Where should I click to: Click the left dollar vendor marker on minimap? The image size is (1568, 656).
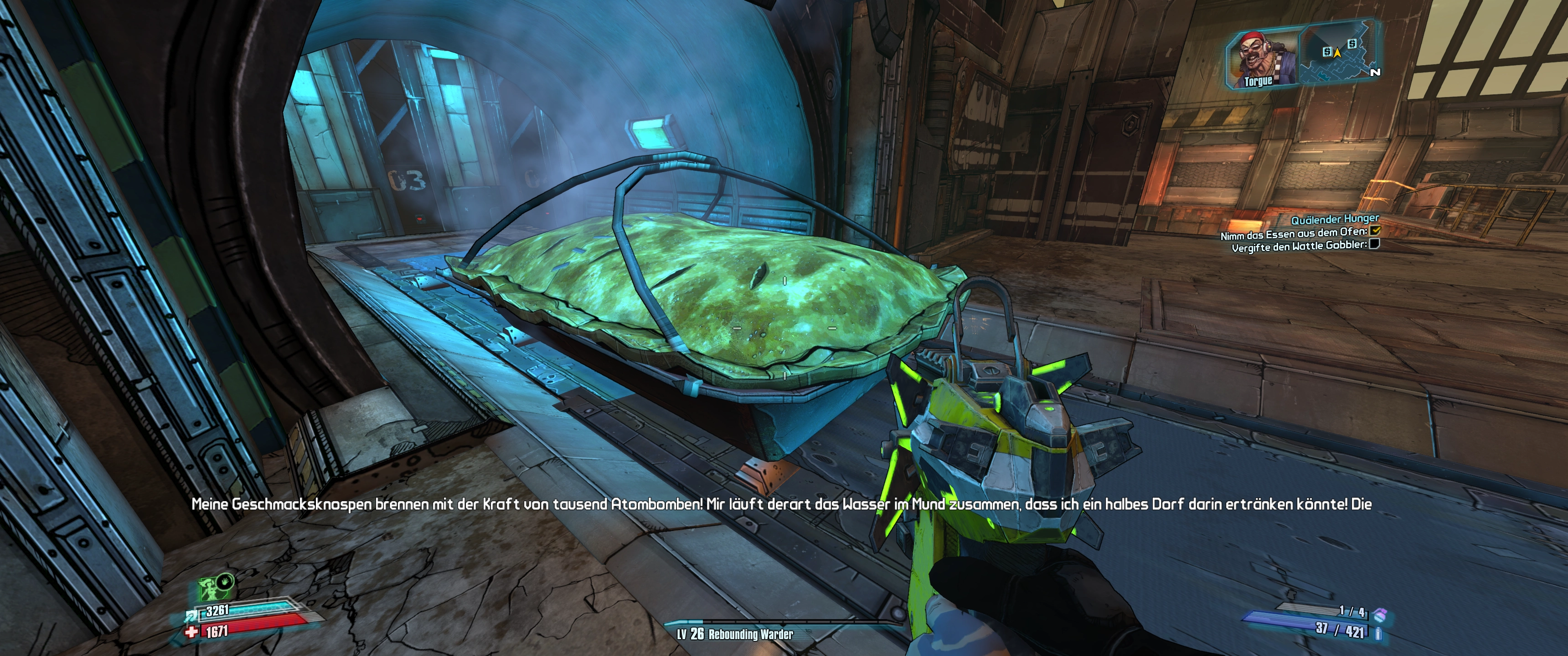coord(1327,52)
